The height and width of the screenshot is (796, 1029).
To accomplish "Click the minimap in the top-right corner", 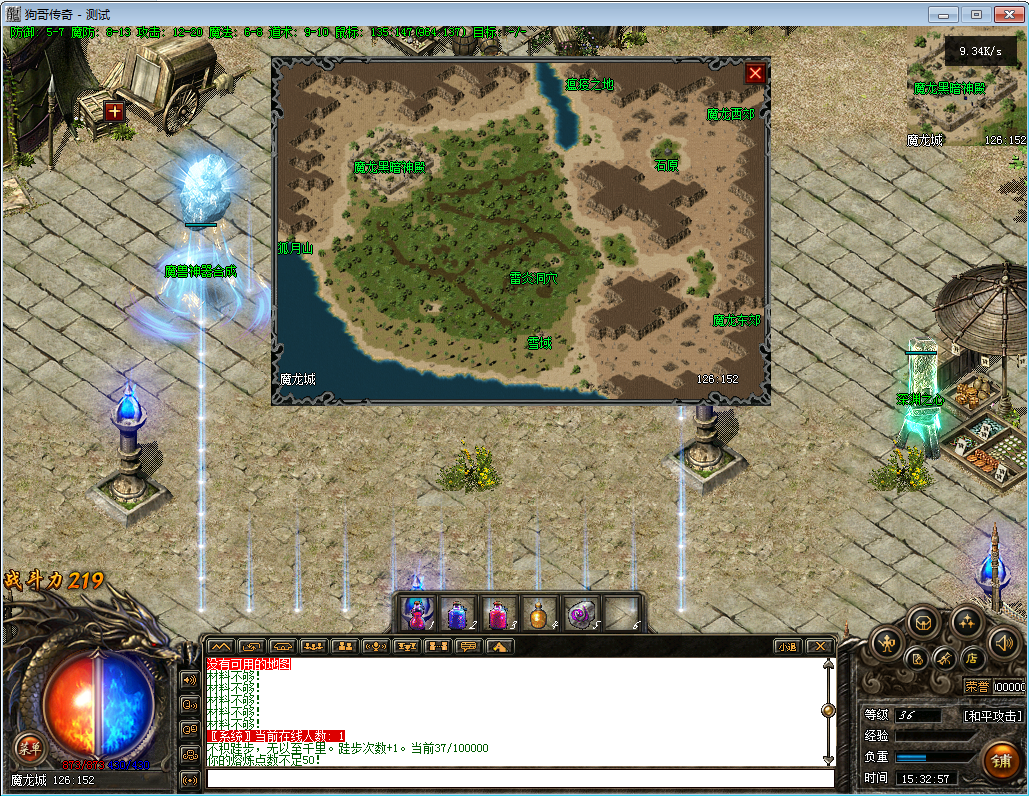I will coord(966,90).
